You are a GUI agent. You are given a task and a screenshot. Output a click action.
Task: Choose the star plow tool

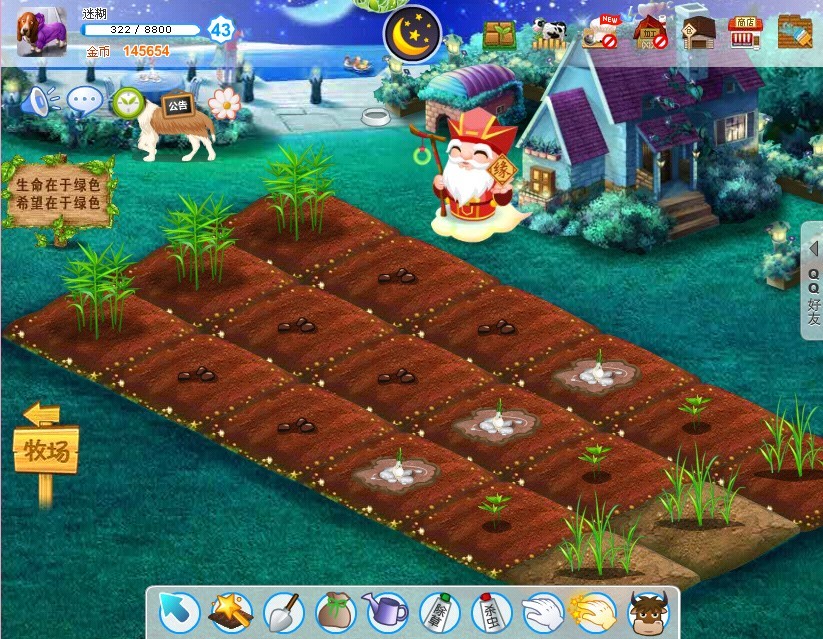231,610
